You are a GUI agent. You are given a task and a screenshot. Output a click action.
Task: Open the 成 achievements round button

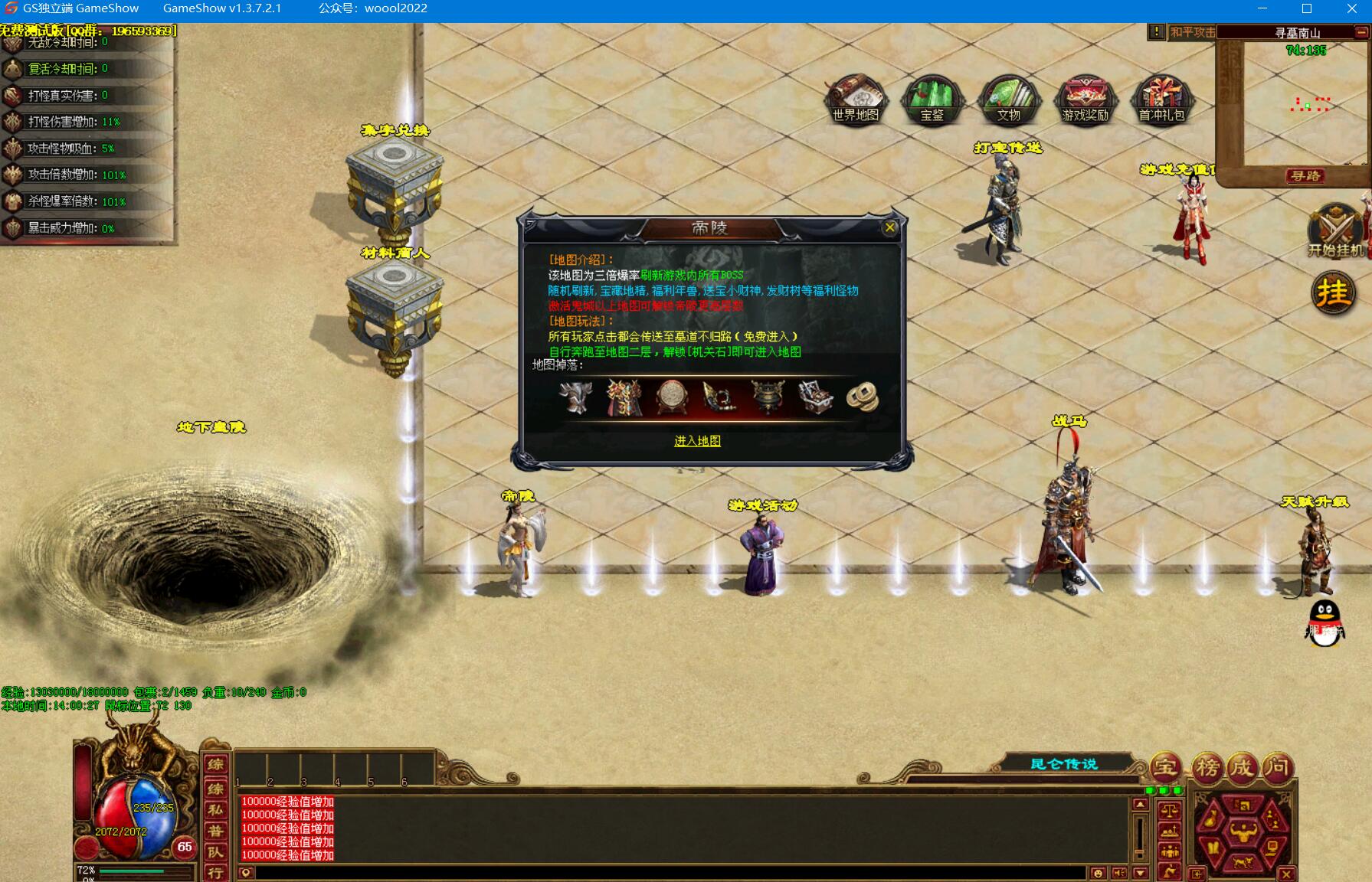[1243, 767]
